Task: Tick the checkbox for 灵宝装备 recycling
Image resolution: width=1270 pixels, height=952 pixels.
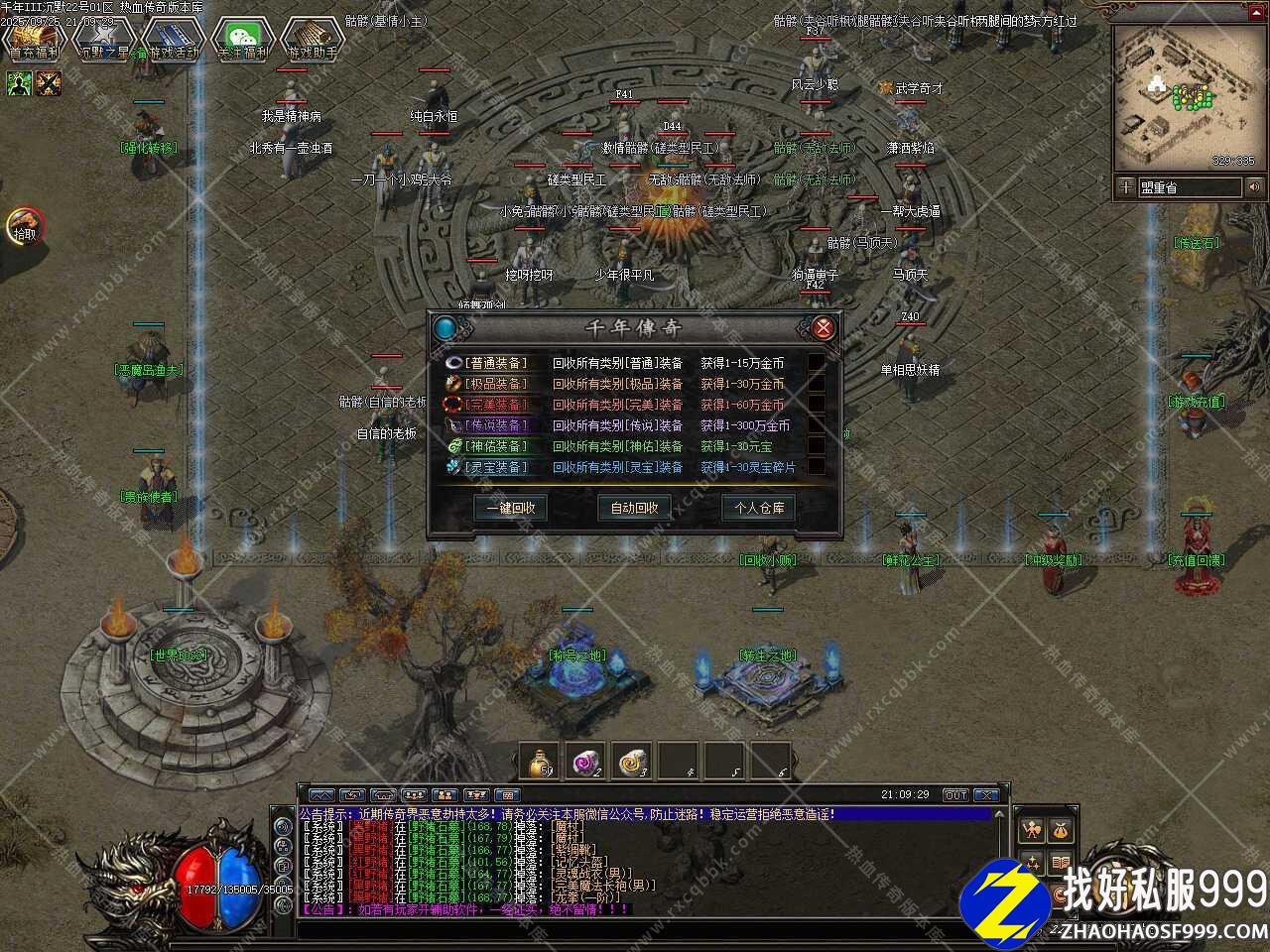Action: 816,467
